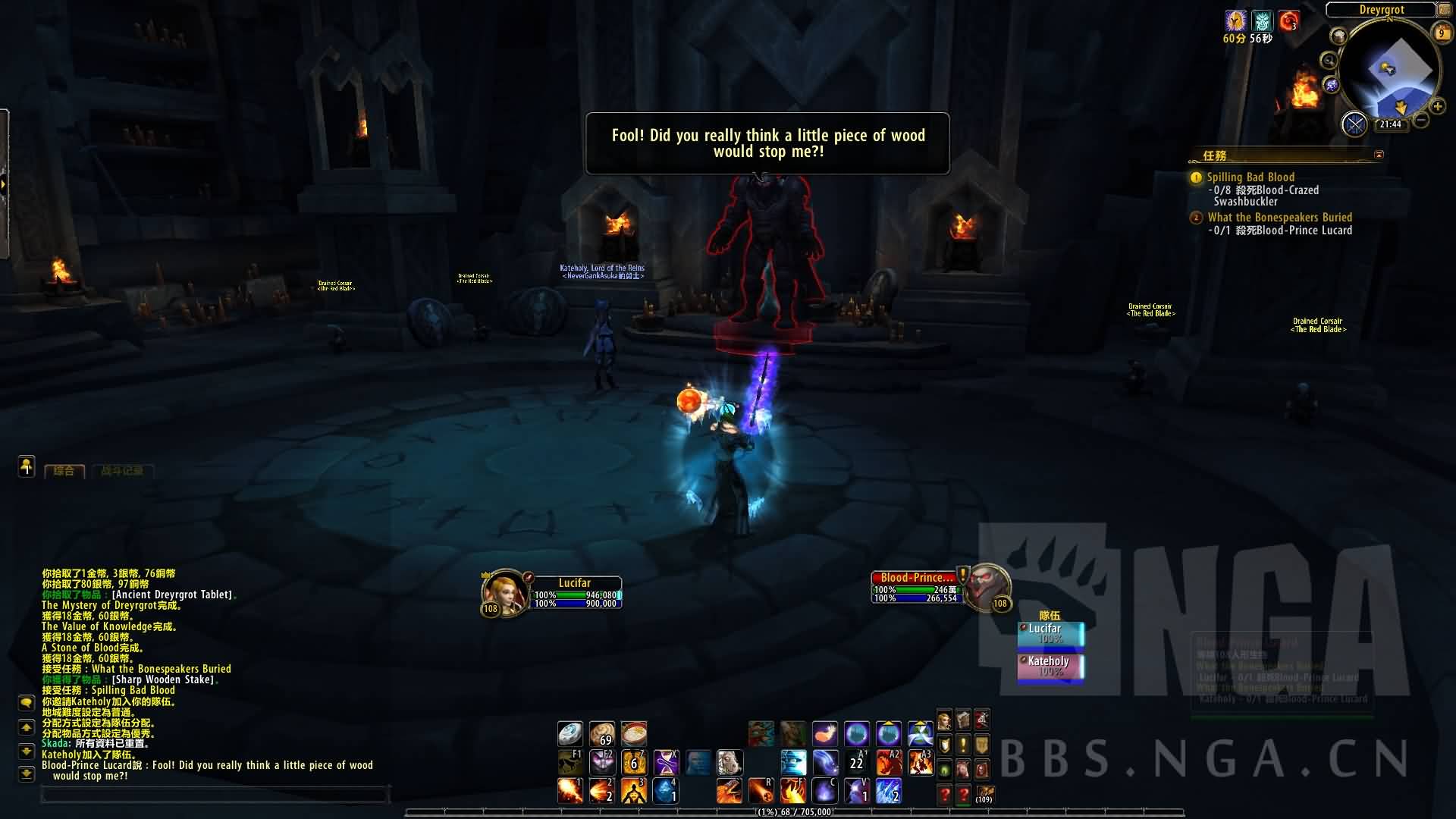Cast the ice shards spell on the bottom bar
Image resolution: width=1456 pixels, height=819 pixels.
(888, 791)
